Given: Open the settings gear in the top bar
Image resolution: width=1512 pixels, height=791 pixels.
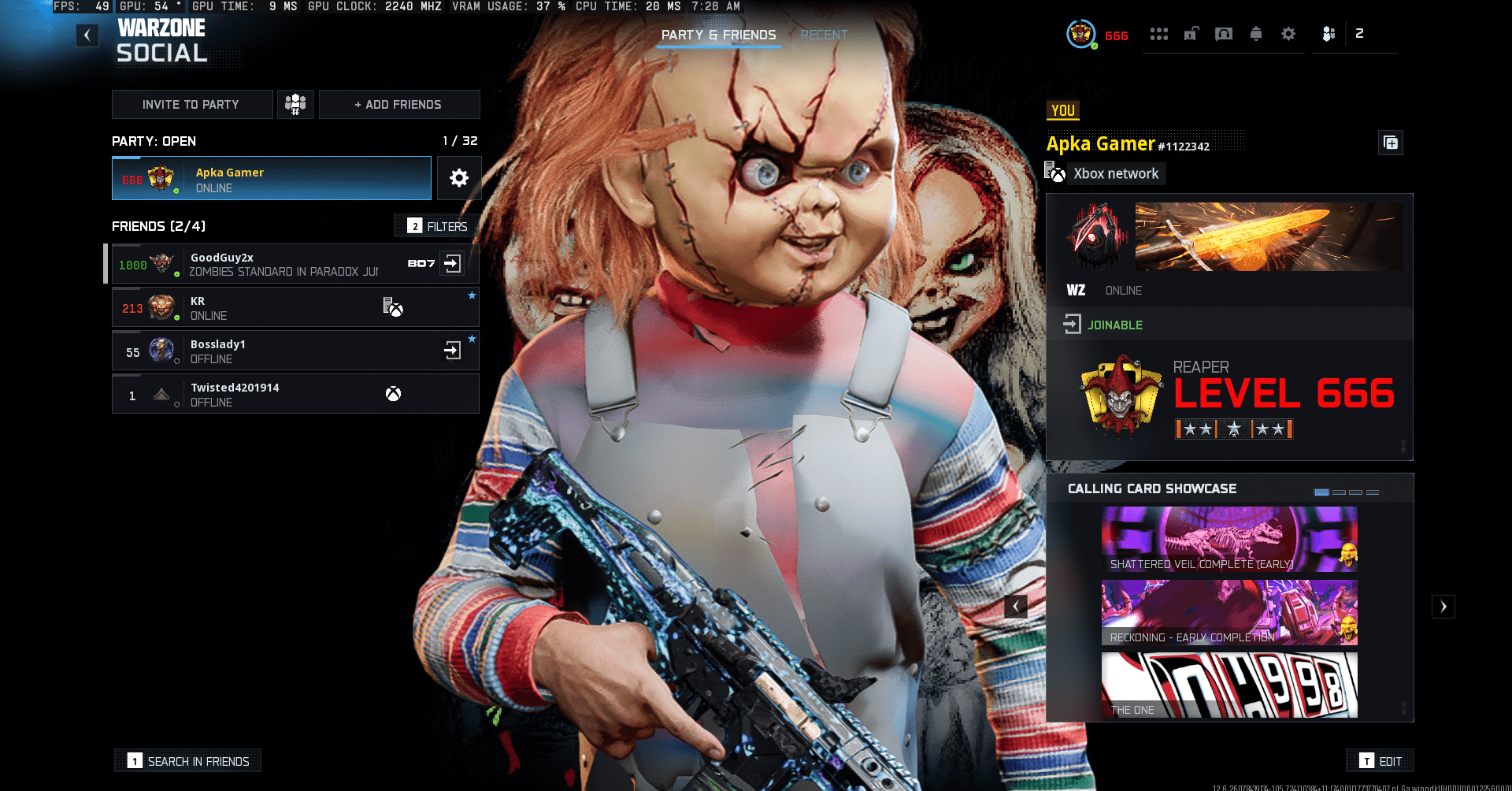Looking at the screenshot, I should click(x=1288, y=34).
